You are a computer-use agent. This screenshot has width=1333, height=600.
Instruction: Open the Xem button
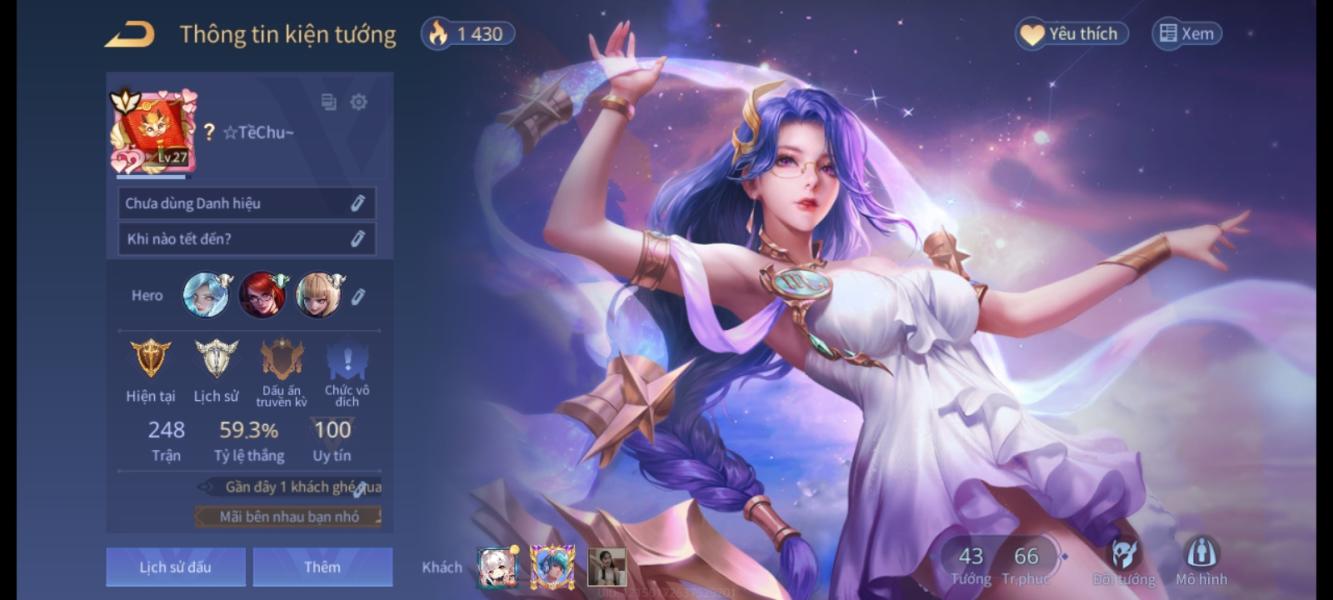click(1186, 34)
